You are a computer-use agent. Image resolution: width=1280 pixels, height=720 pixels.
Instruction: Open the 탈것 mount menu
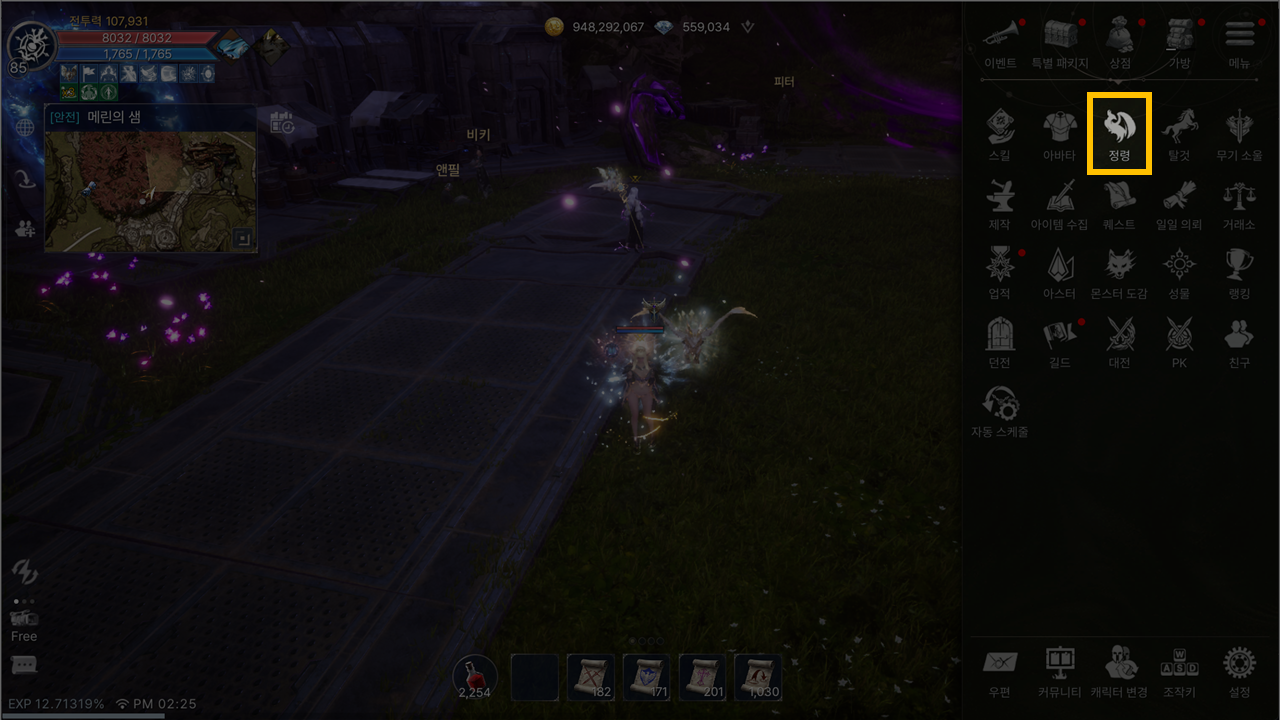[x=1179, y=132]
